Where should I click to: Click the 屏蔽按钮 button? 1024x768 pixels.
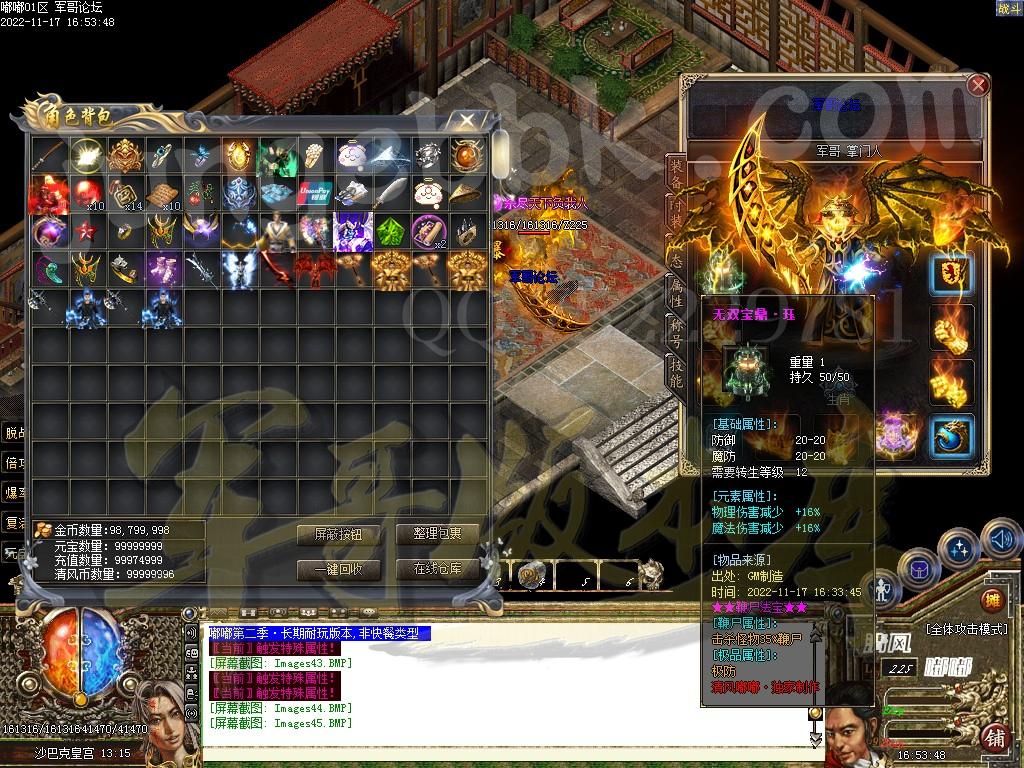click(337, 535)
